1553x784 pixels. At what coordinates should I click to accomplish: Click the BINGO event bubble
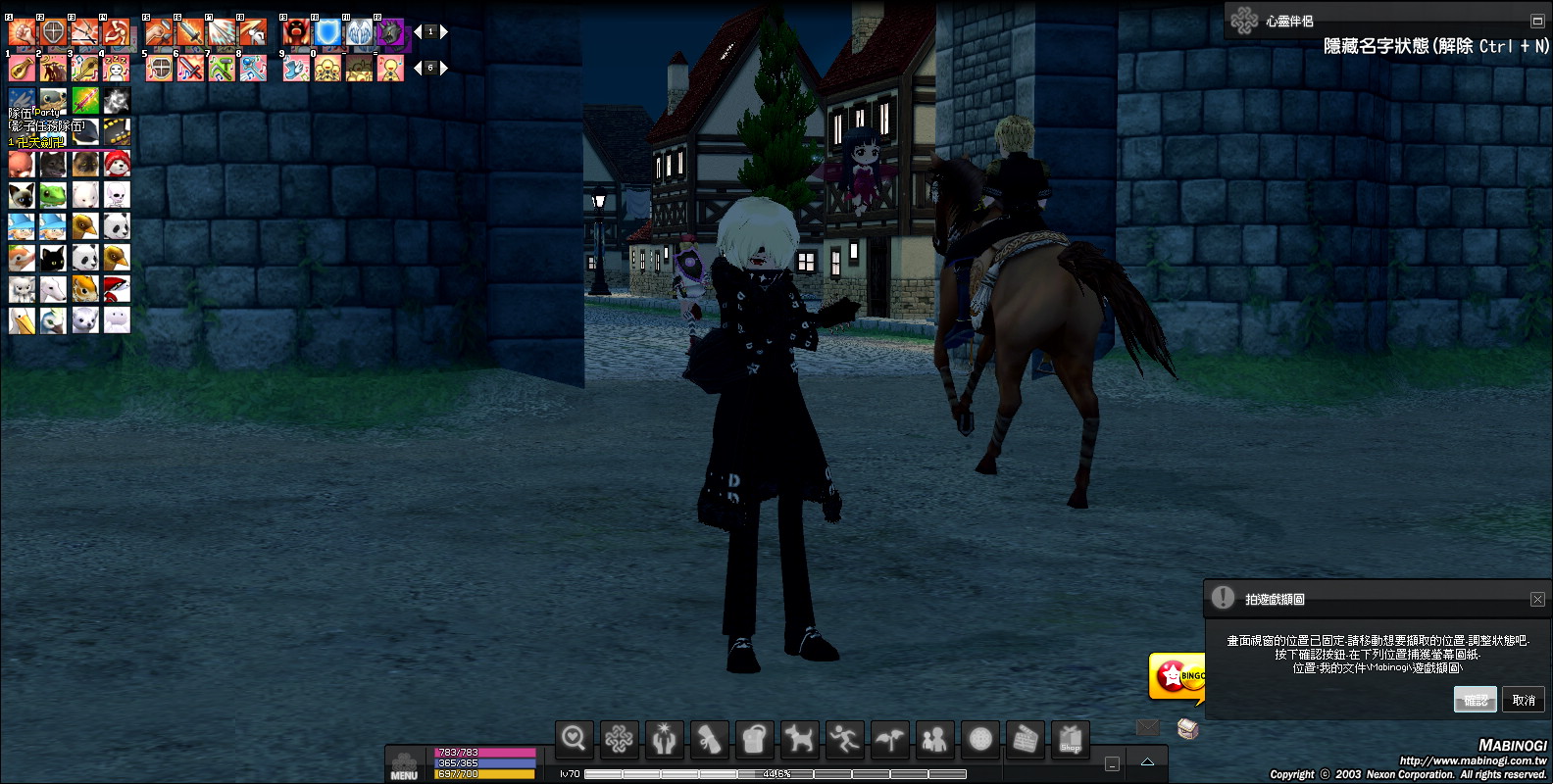[x=1177, y=676]
